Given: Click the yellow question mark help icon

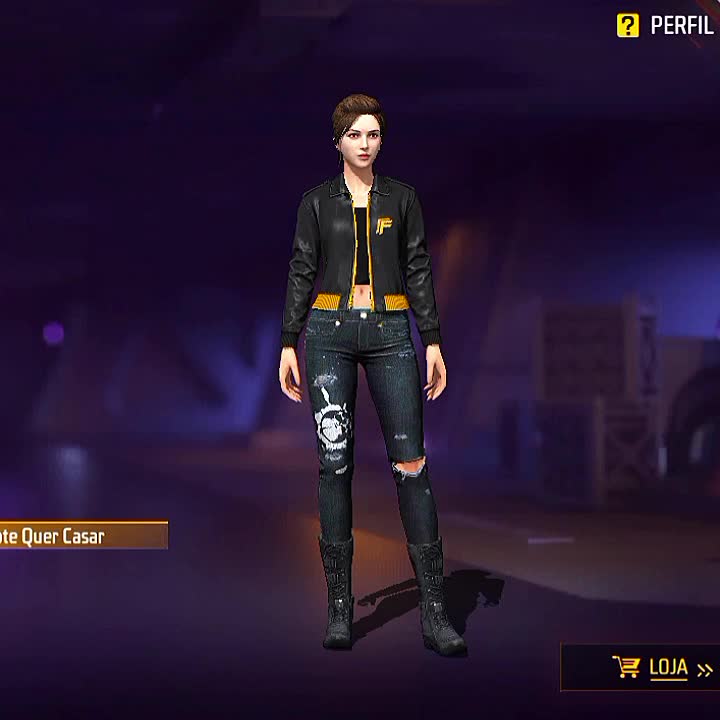Looking at the screenshot, I should pos(627,26).
